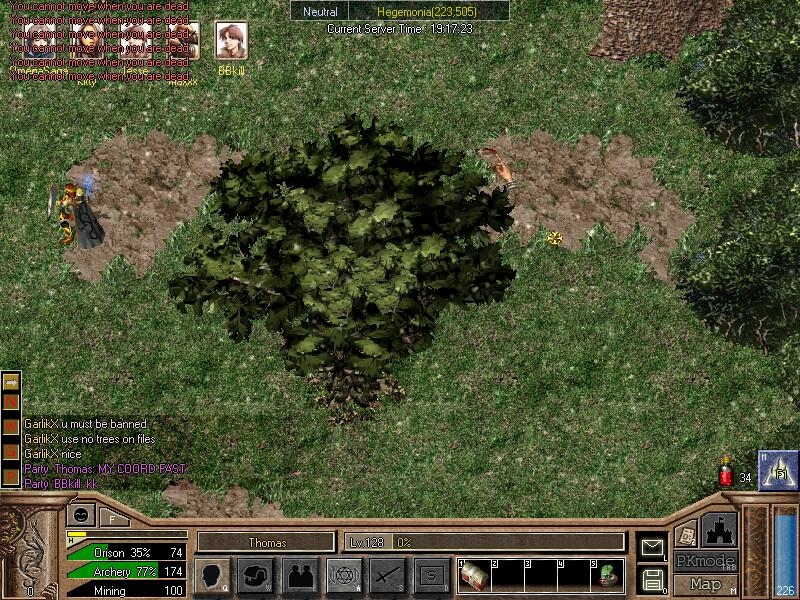
Task: Open the mail envelope icon
Action: tap(651, 546)
